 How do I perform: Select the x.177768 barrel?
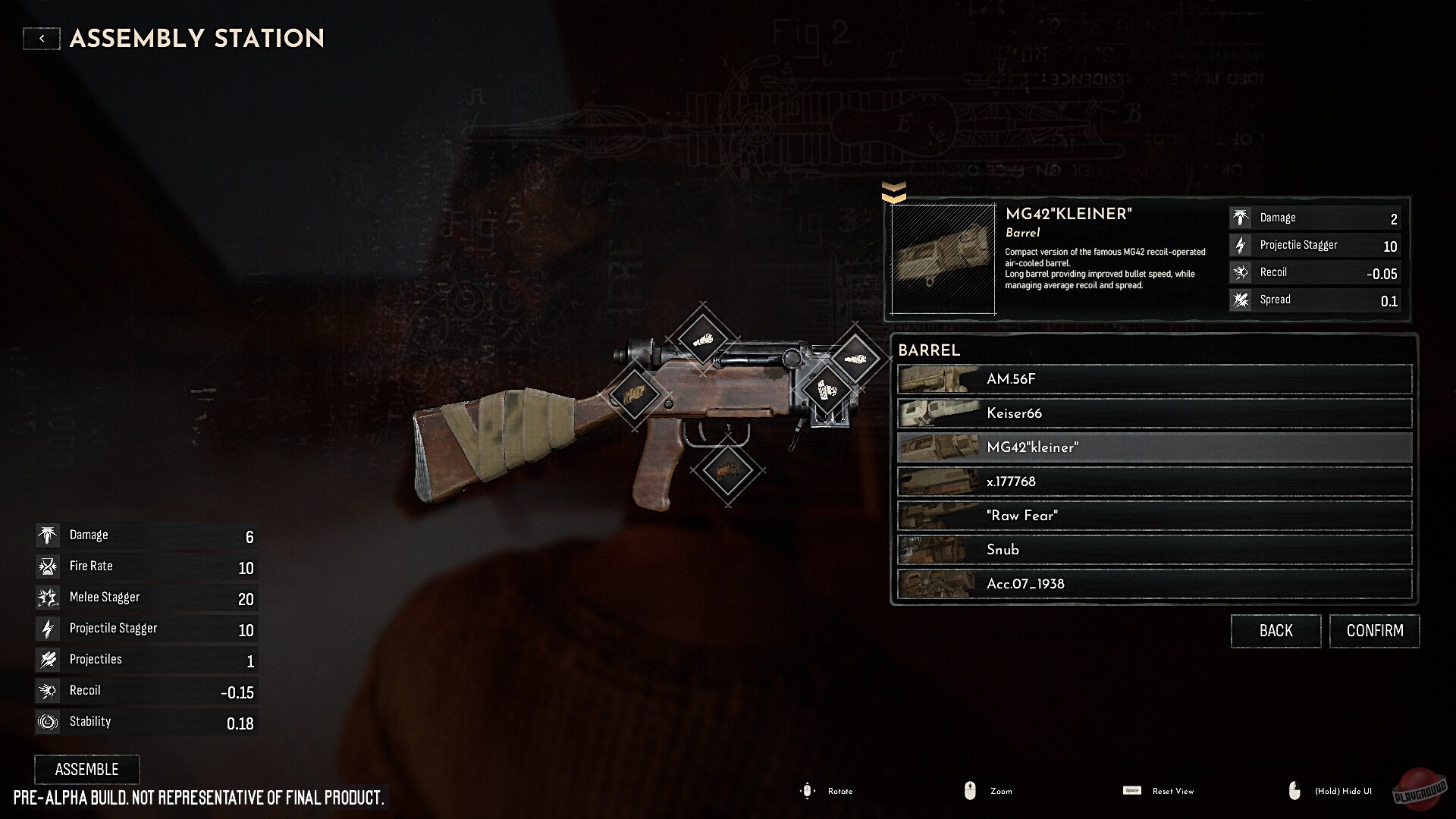click(1154, 482)
